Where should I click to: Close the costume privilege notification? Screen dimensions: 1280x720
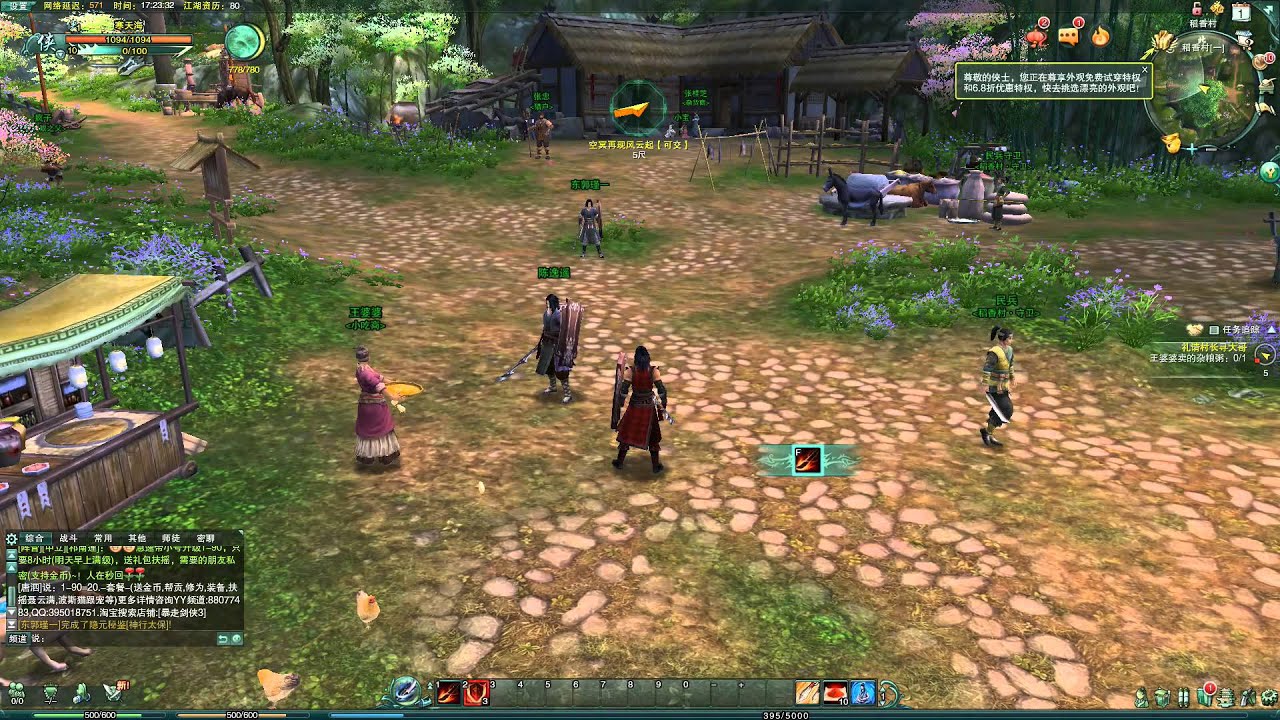pos(1145,70)
